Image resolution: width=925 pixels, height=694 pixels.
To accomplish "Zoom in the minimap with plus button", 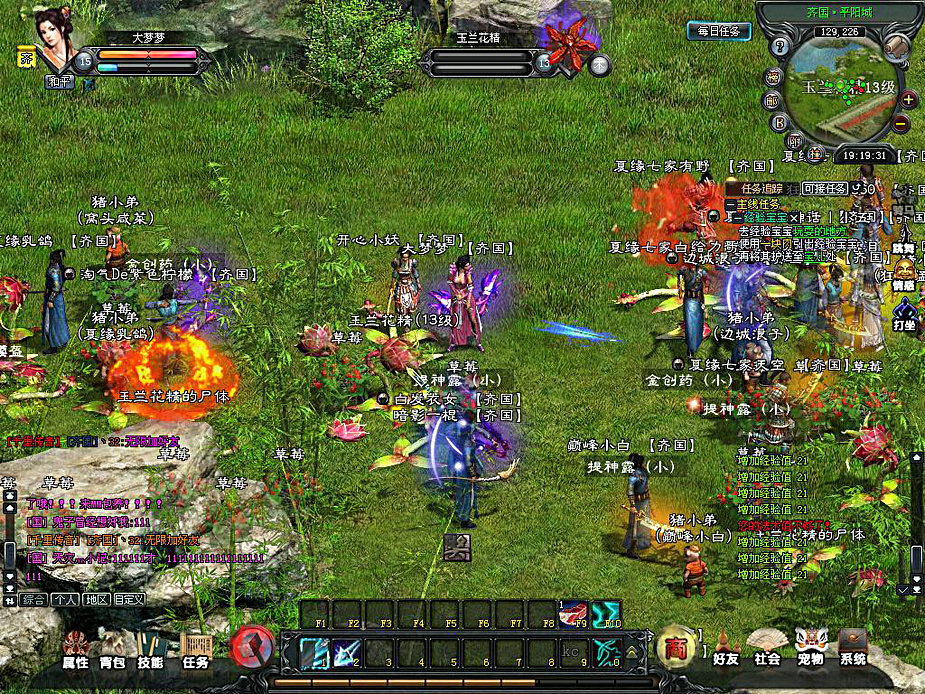I will pyautogui.click(x=908, y=99).
